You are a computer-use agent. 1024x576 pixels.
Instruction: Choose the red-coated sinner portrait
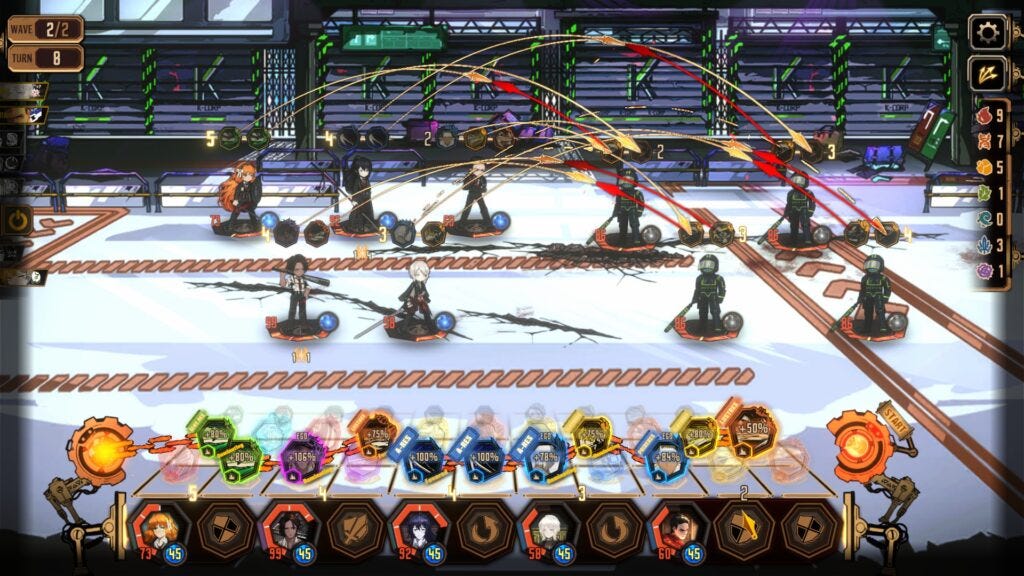[x=678, y=528]
